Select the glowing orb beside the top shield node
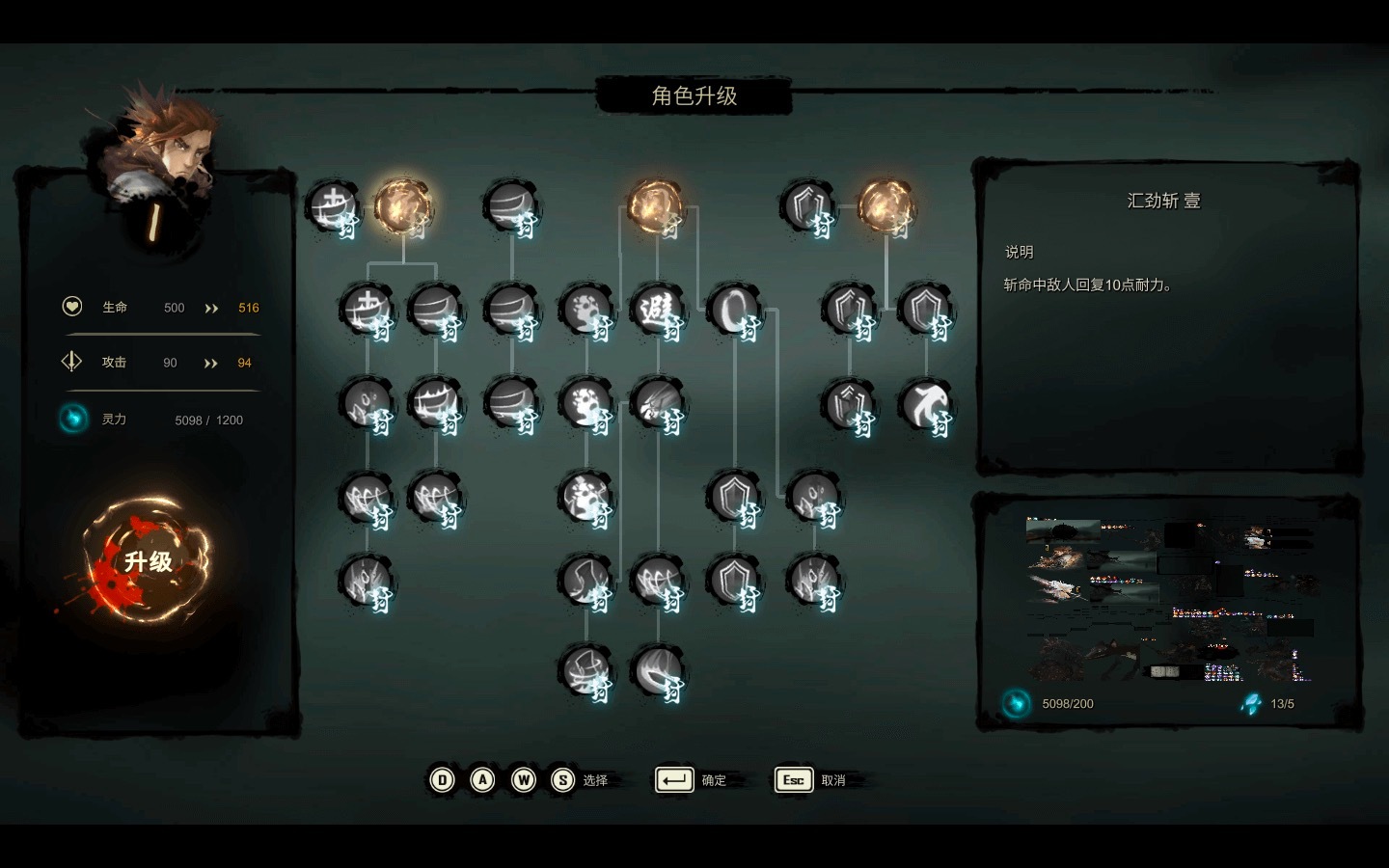This screenshot has height=868, width=1389. [885, 205]
